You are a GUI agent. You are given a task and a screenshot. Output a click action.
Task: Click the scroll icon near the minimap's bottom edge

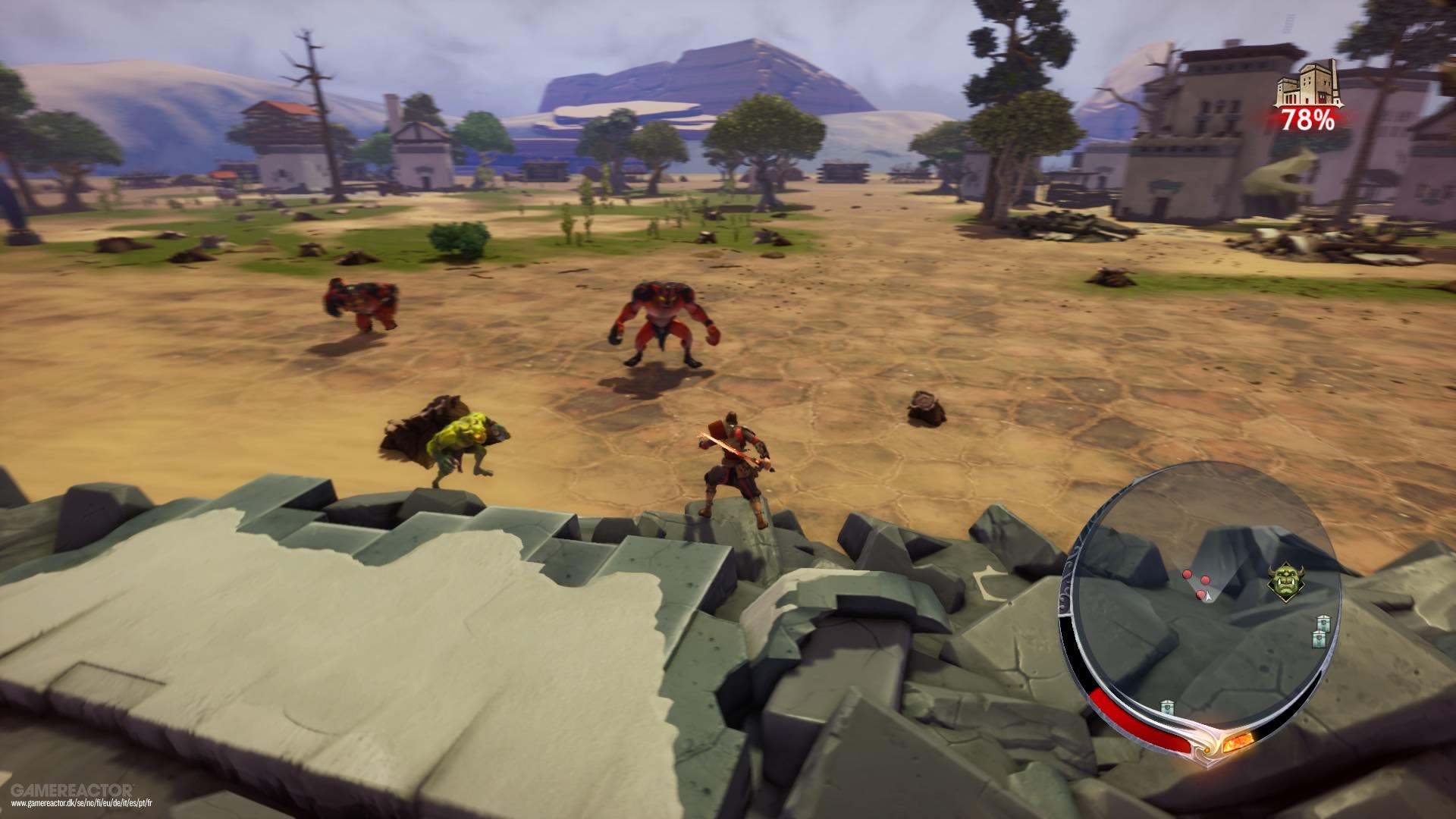pyautogui.click(x=1166, y=706)
